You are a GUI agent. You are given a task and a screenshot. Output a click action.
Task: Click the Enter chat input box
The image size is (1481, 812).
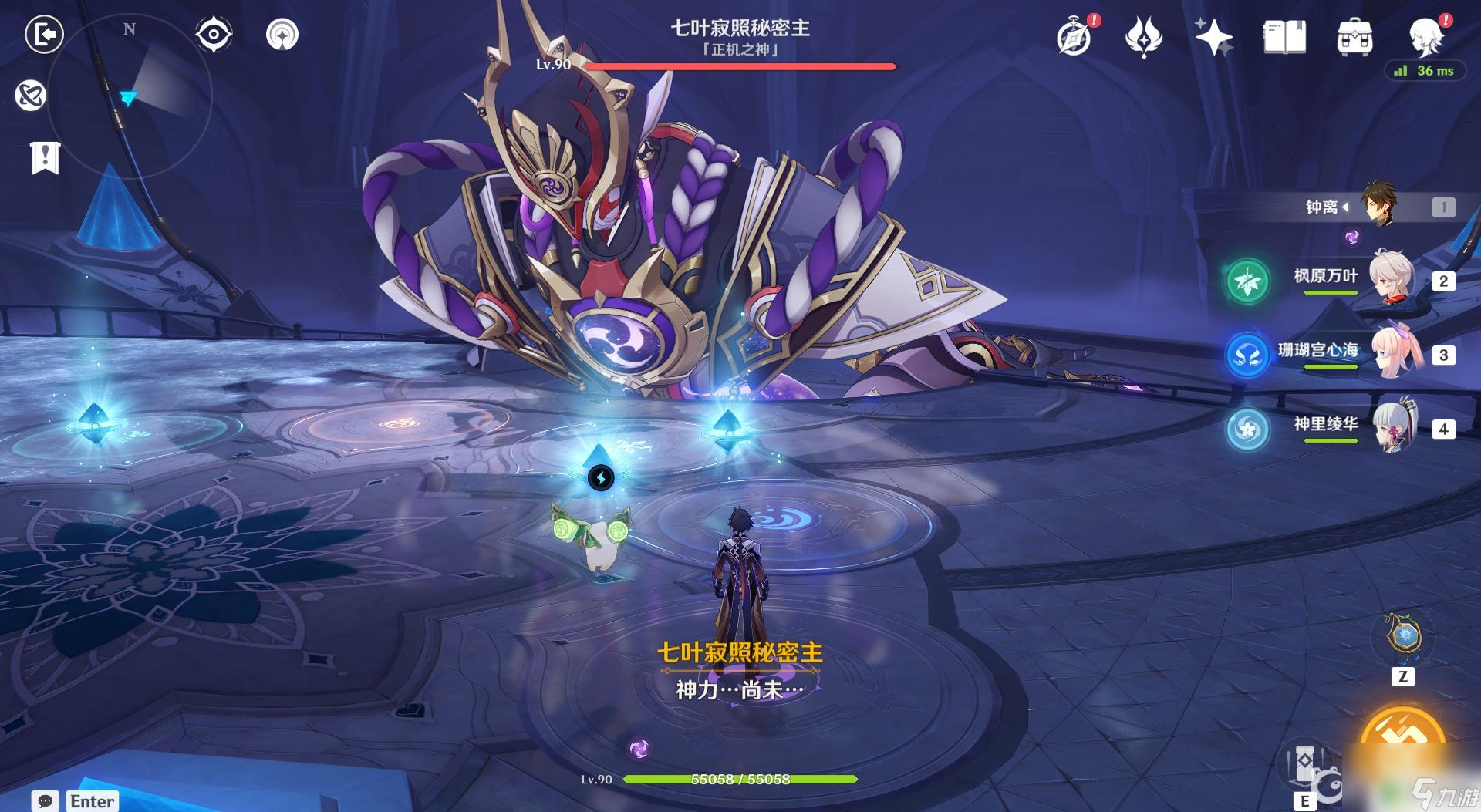click(x=92, y=800)
